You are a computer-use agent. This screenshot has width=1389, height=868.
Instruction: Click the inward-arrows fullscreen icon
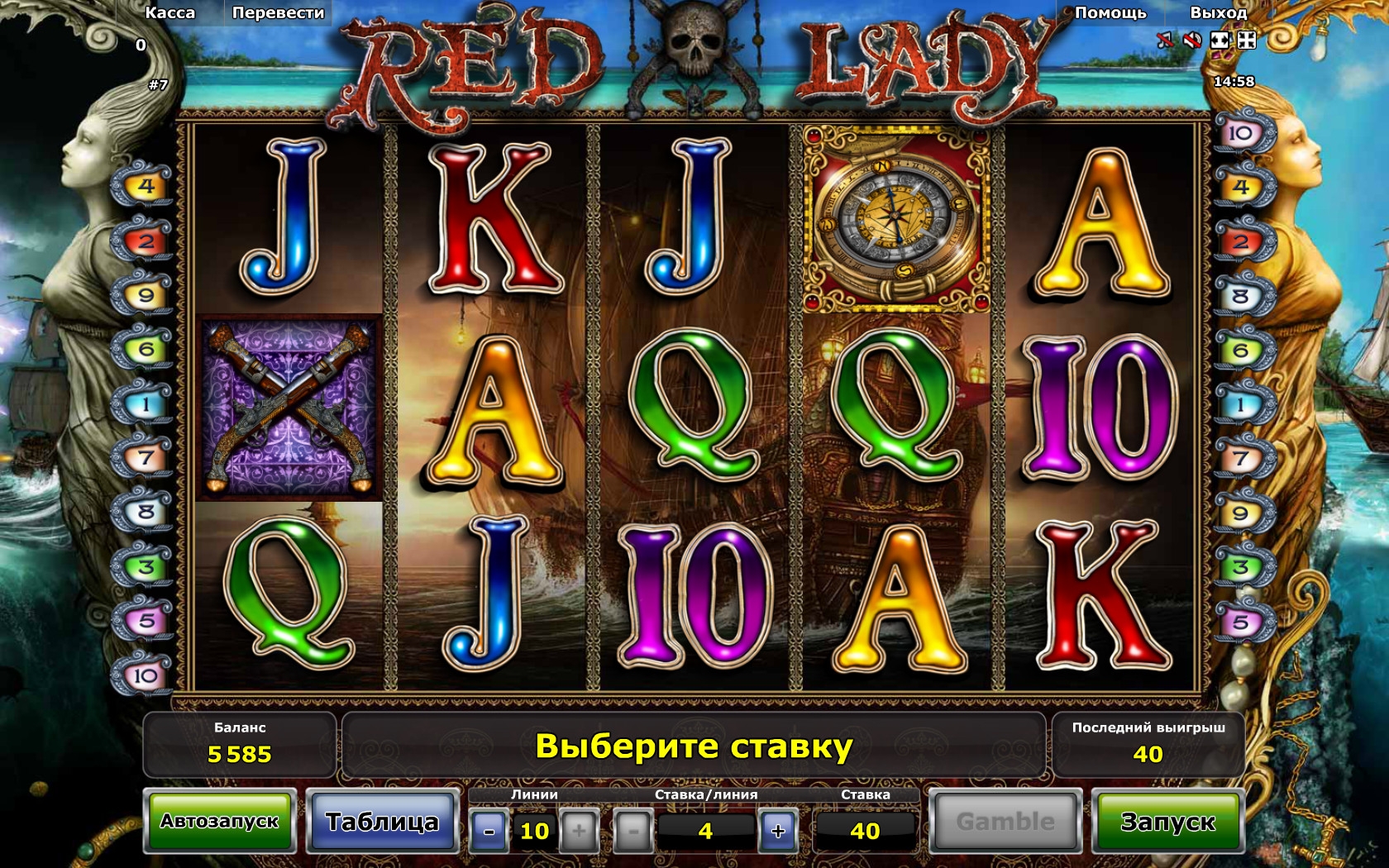coord(1246,40)
